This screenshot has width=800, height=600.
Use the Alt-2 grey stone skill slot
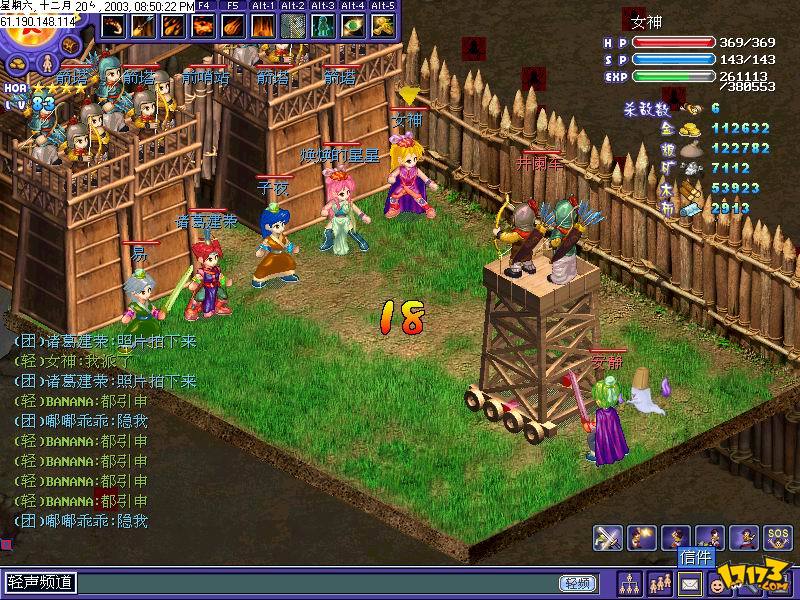coord(293,25)
